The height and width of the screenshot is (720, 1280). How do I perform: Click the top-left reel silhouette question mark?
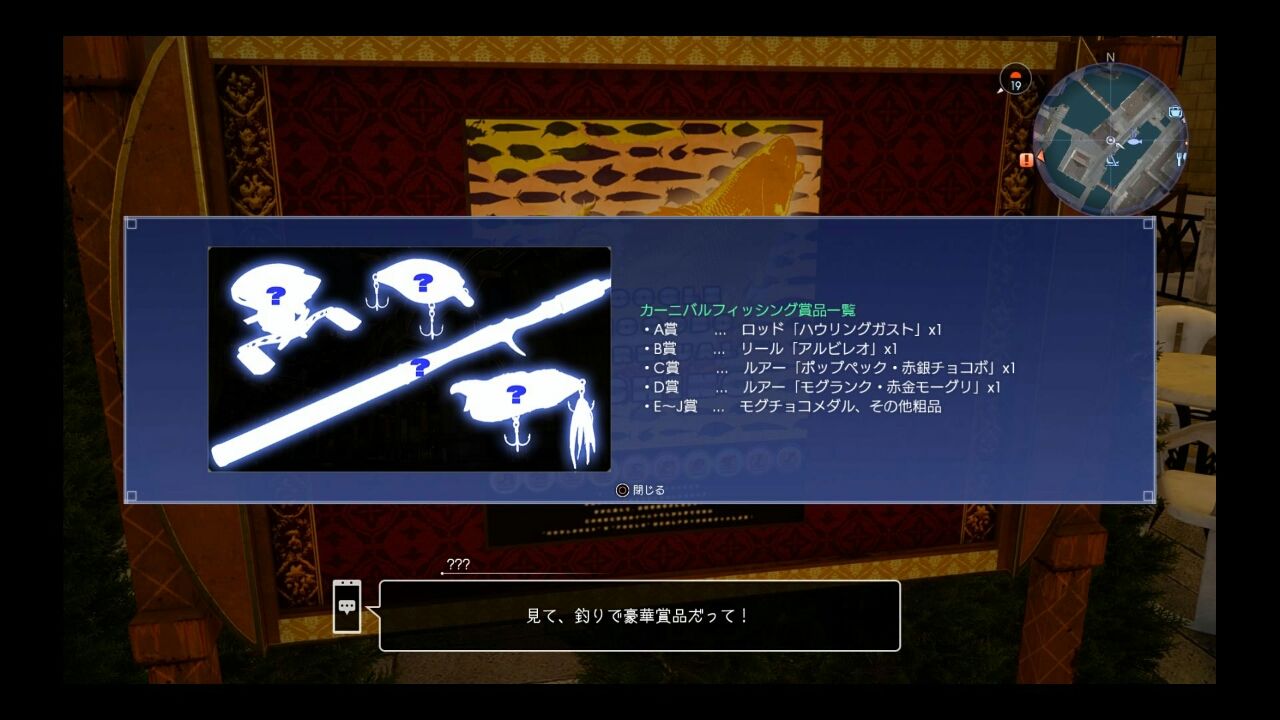coord(275,295)
